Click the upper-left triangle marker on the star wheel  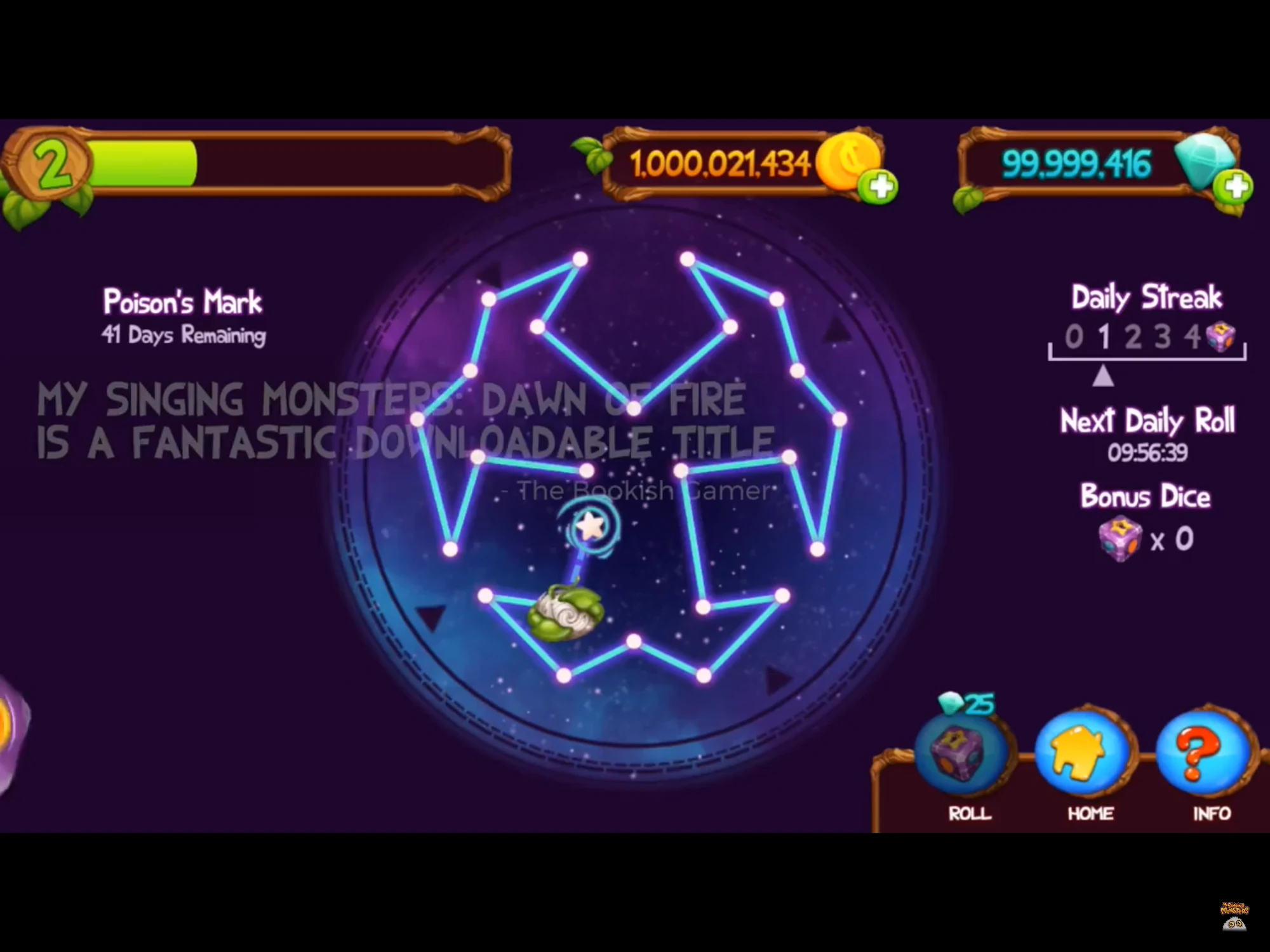coord(490,272)
